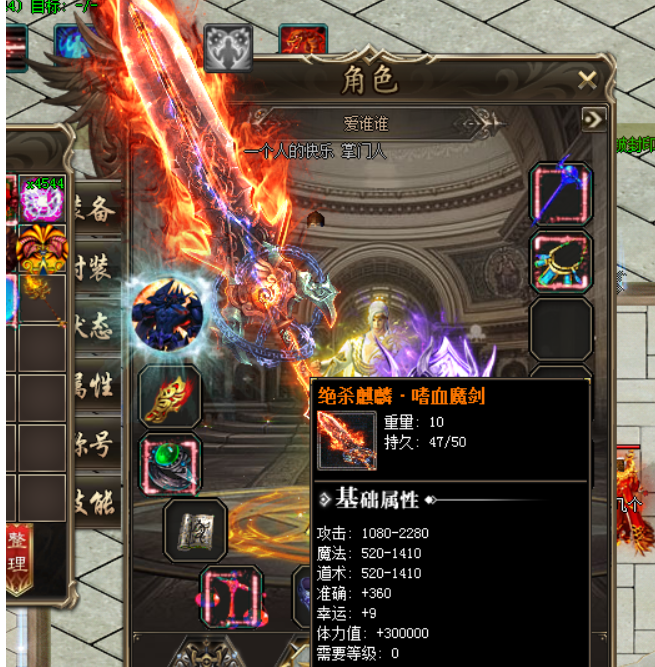655x667 pixels.
Task: Select the red scales-shaped equipment slot
Action: click(x=232, y=596)
